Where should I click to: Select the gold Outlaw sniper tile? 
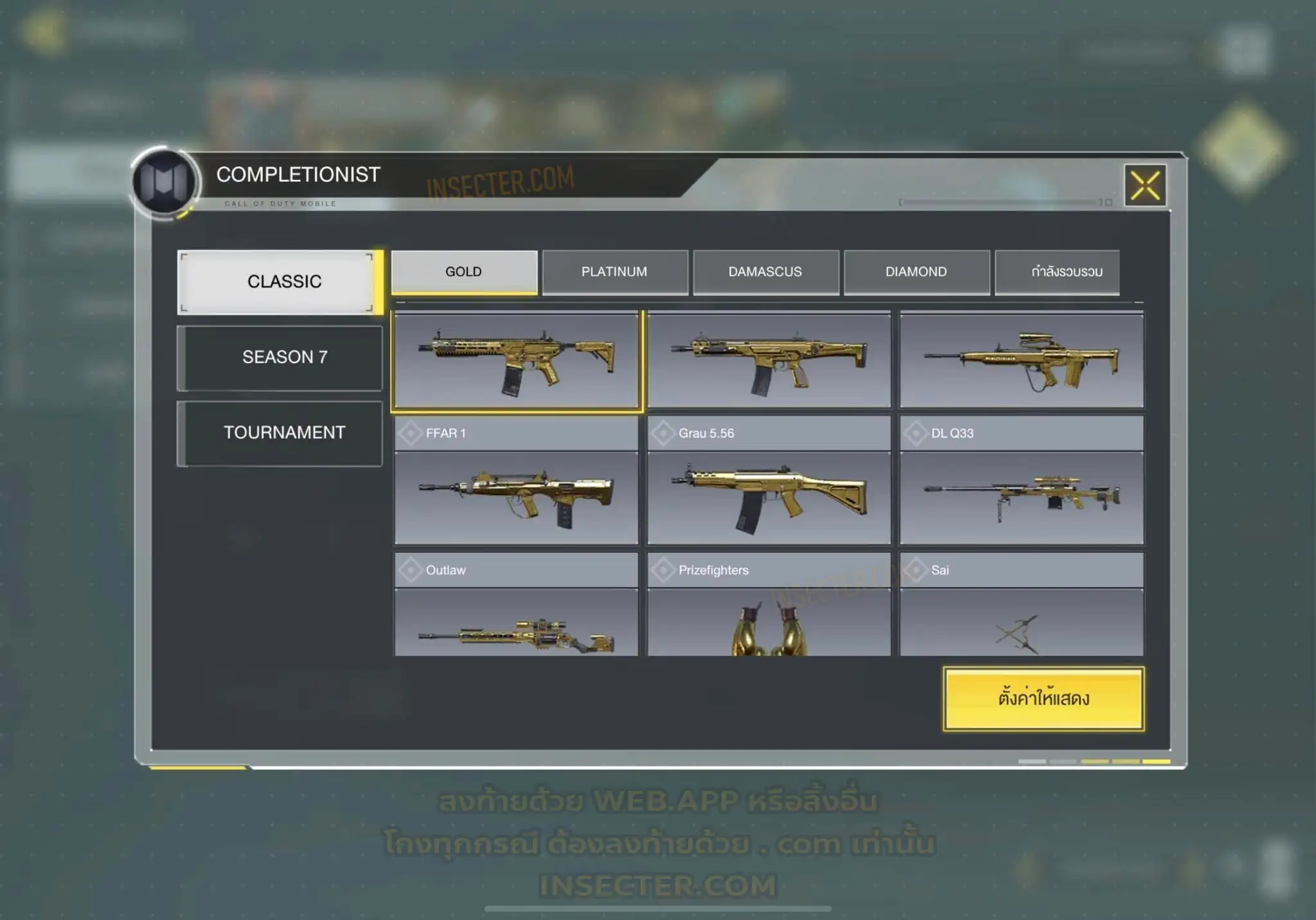[516, 624]
